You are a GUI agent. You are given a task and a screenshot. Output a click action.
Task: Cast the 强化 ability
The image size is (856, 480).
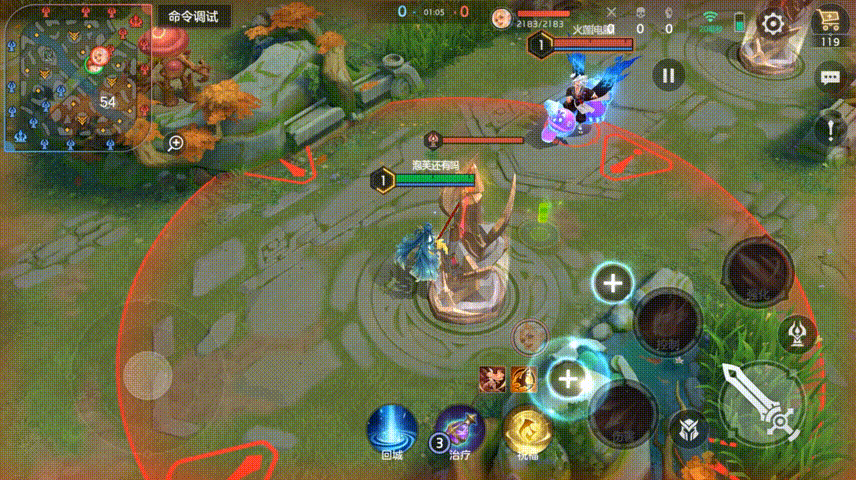[x=758, y=272]
